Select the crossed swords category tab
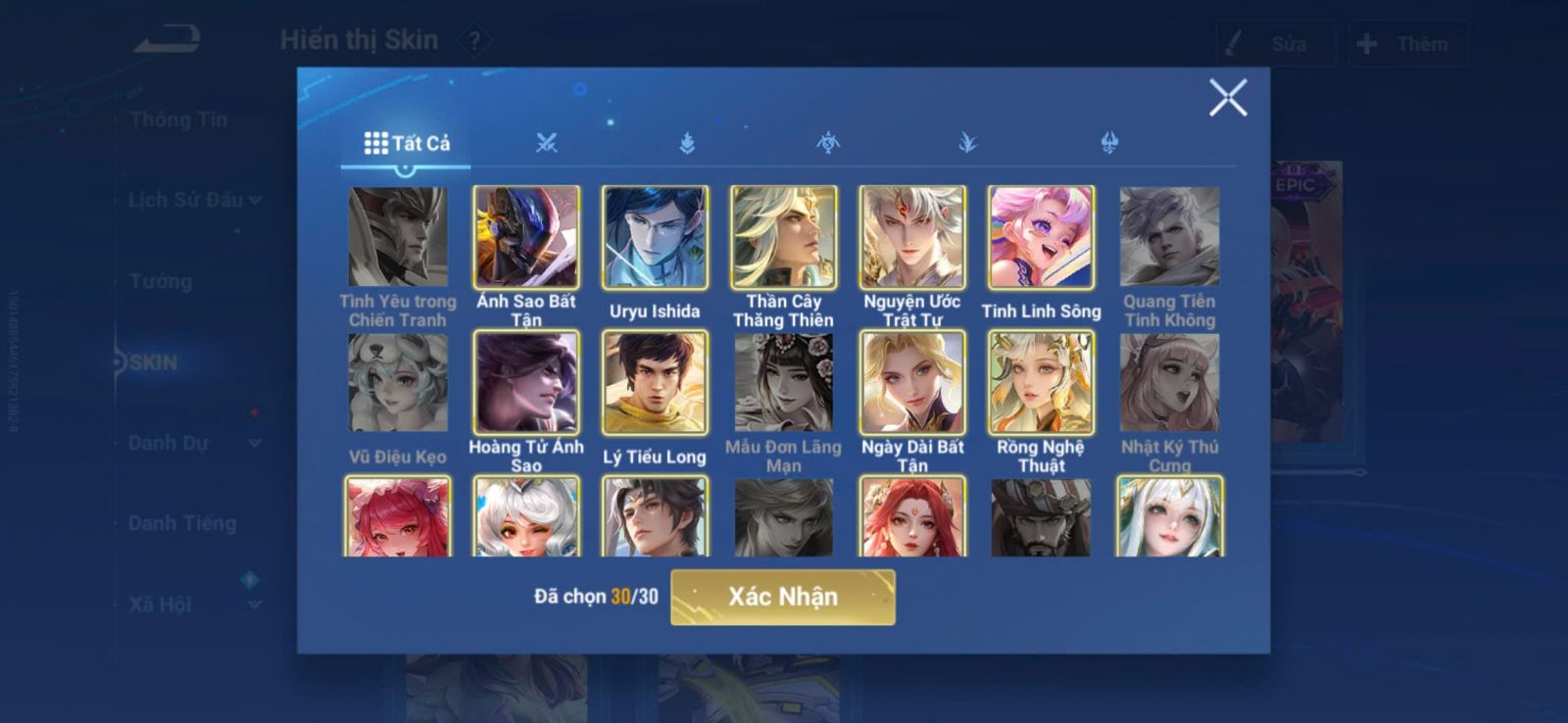This screenshot has width=1568, height=723. point(546,143)
